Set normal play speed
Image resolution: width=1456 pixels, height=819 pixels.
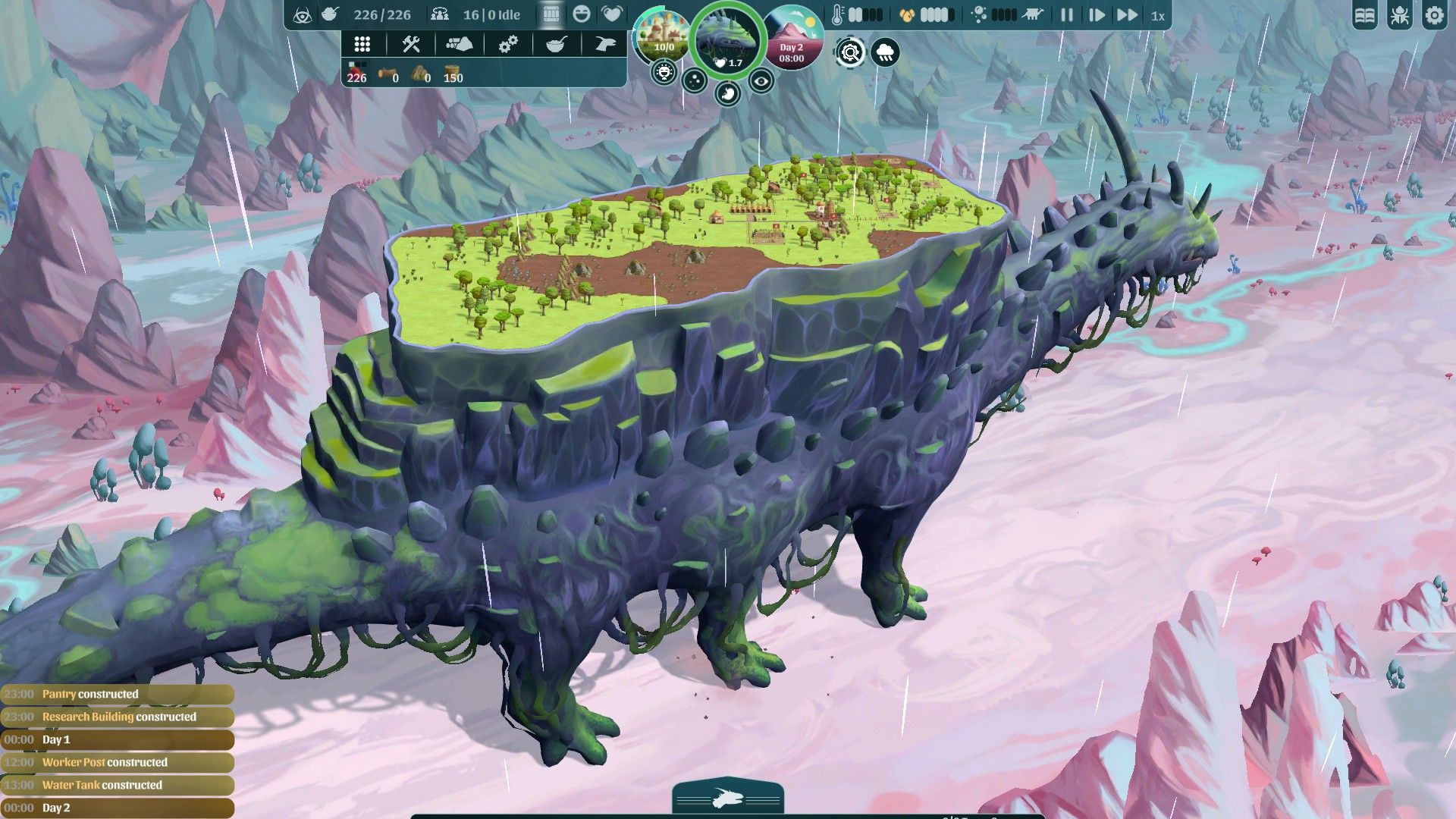[x=1096, y=15]
